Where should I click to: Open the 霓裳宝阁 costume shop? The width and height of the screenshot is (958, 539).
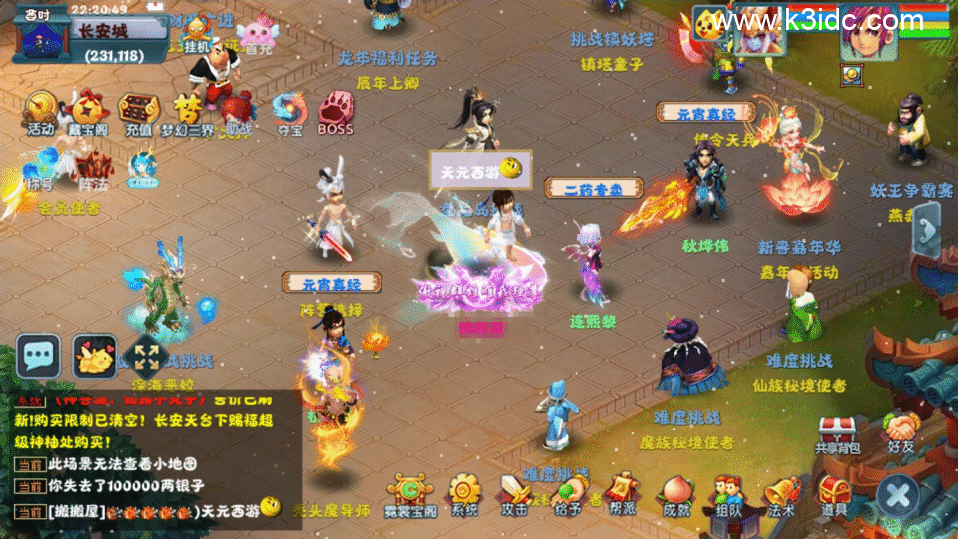pyautogui.click(x=410, y=494)
